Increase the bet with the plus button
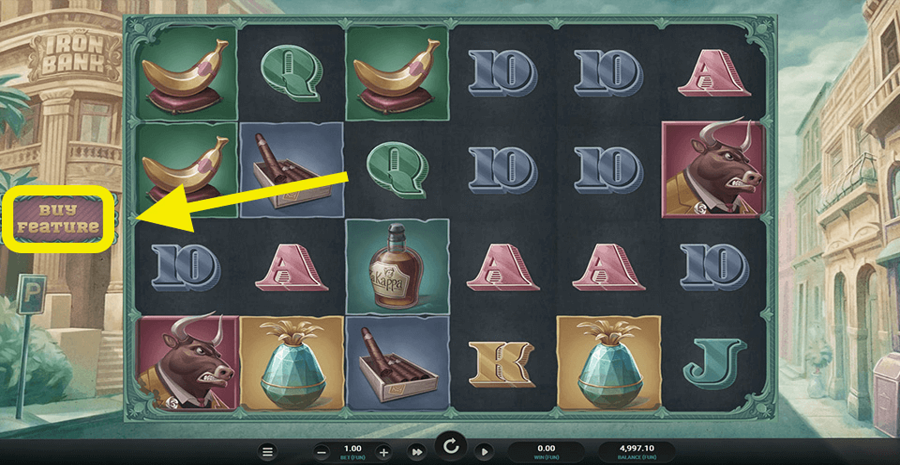This screenshot has width=900, height=465. pos(384,452)
